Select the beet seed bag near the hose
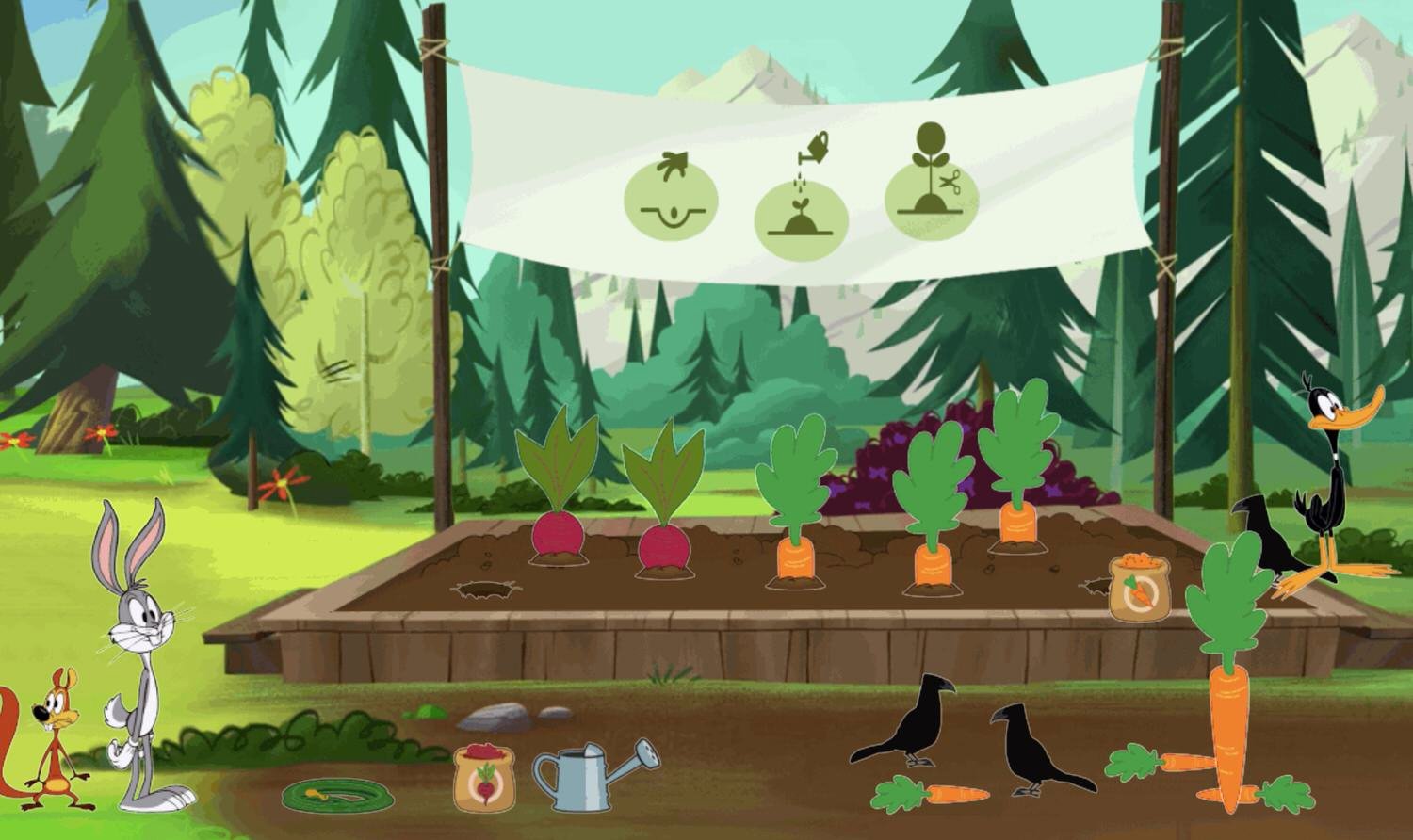The width and height of the screenshot is (1413, 840). pos(482,777)
